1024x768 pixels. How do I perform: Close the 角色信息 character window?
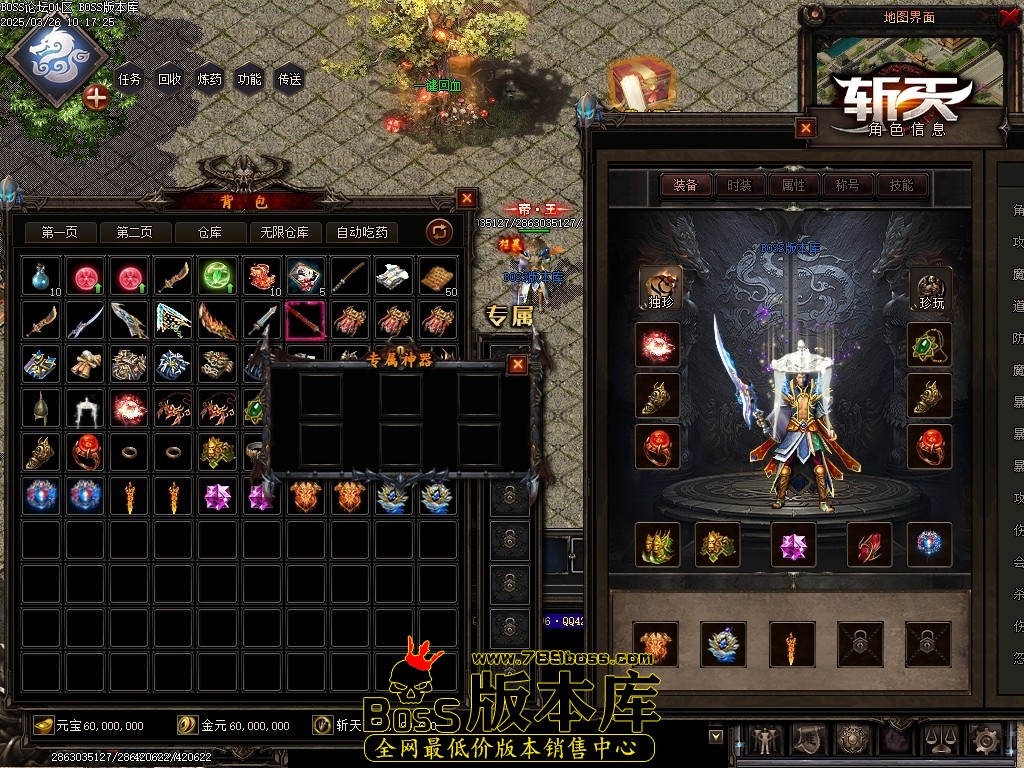806,128
